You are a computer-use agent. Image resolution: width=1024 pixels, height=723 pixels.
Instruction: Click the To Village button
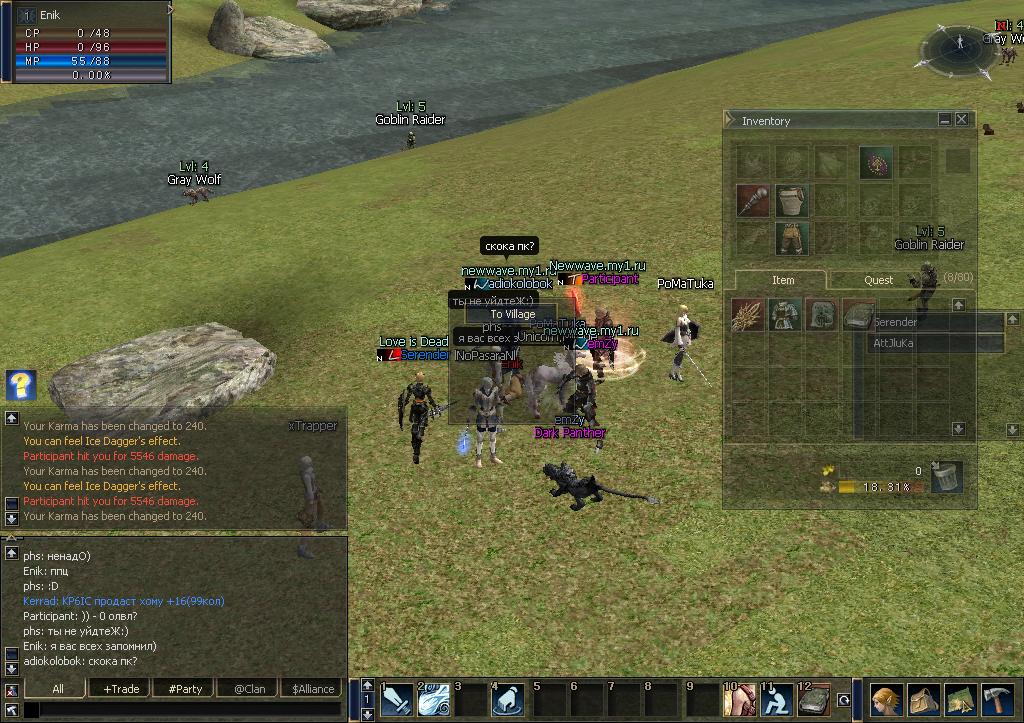click(x=512, y=314)
